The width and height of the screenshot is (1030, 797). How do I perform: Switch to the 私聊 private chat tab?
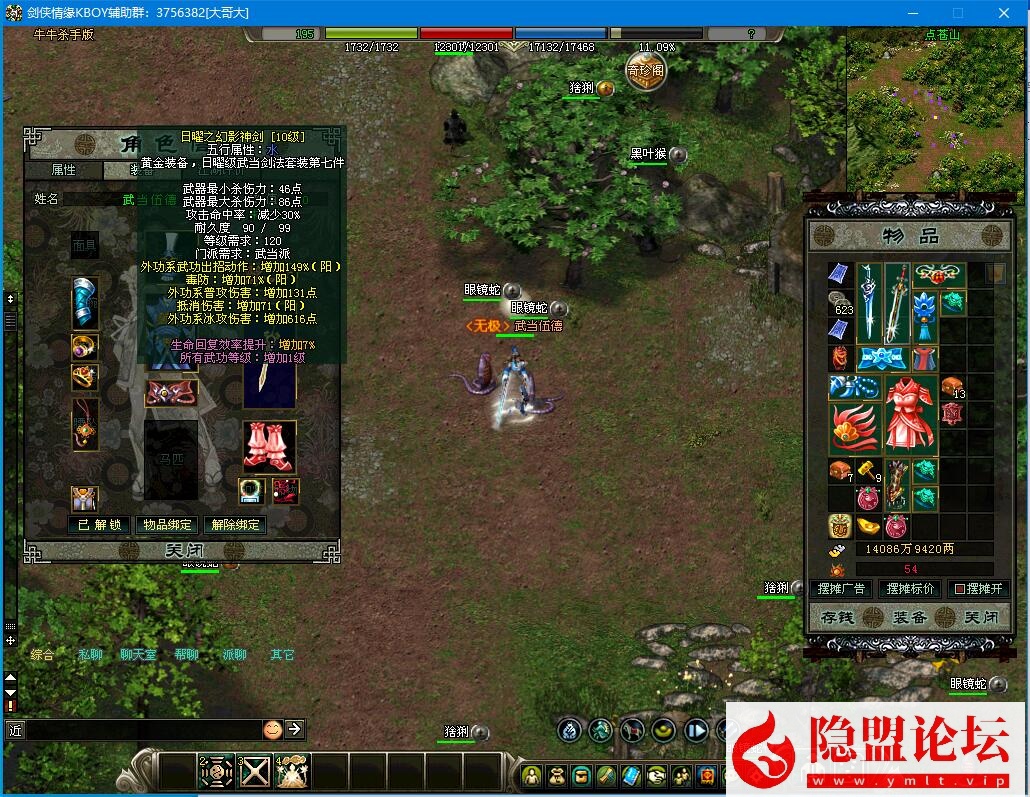tap(91, 655)
